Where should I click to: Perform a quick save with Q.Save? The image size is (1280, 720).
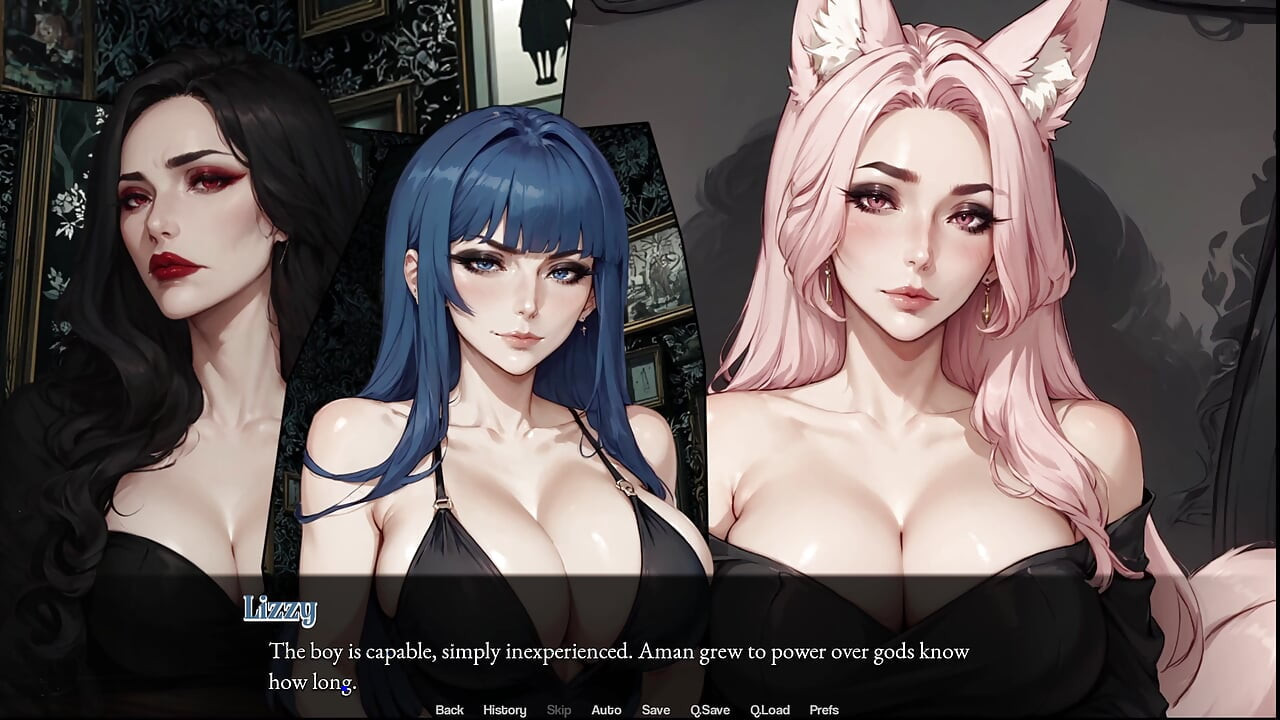711,710
